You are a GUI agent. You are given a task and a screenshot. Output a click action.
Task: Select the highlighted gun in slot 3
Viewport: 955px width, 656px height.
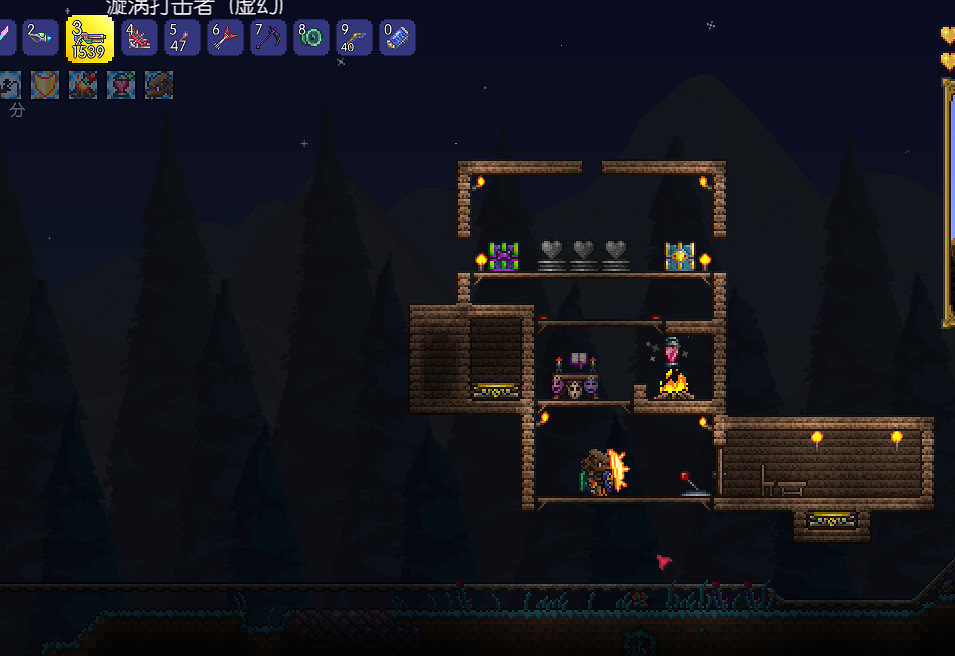(x=89, y=39)
